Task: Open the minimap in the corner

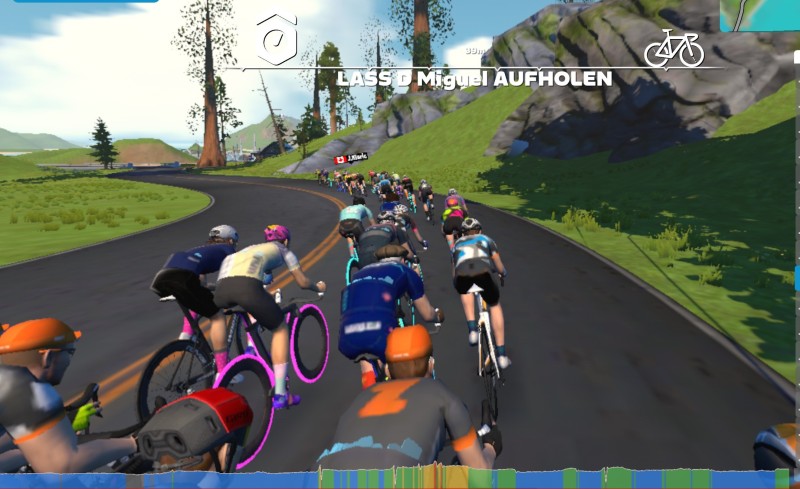Action: coord(760,14)
